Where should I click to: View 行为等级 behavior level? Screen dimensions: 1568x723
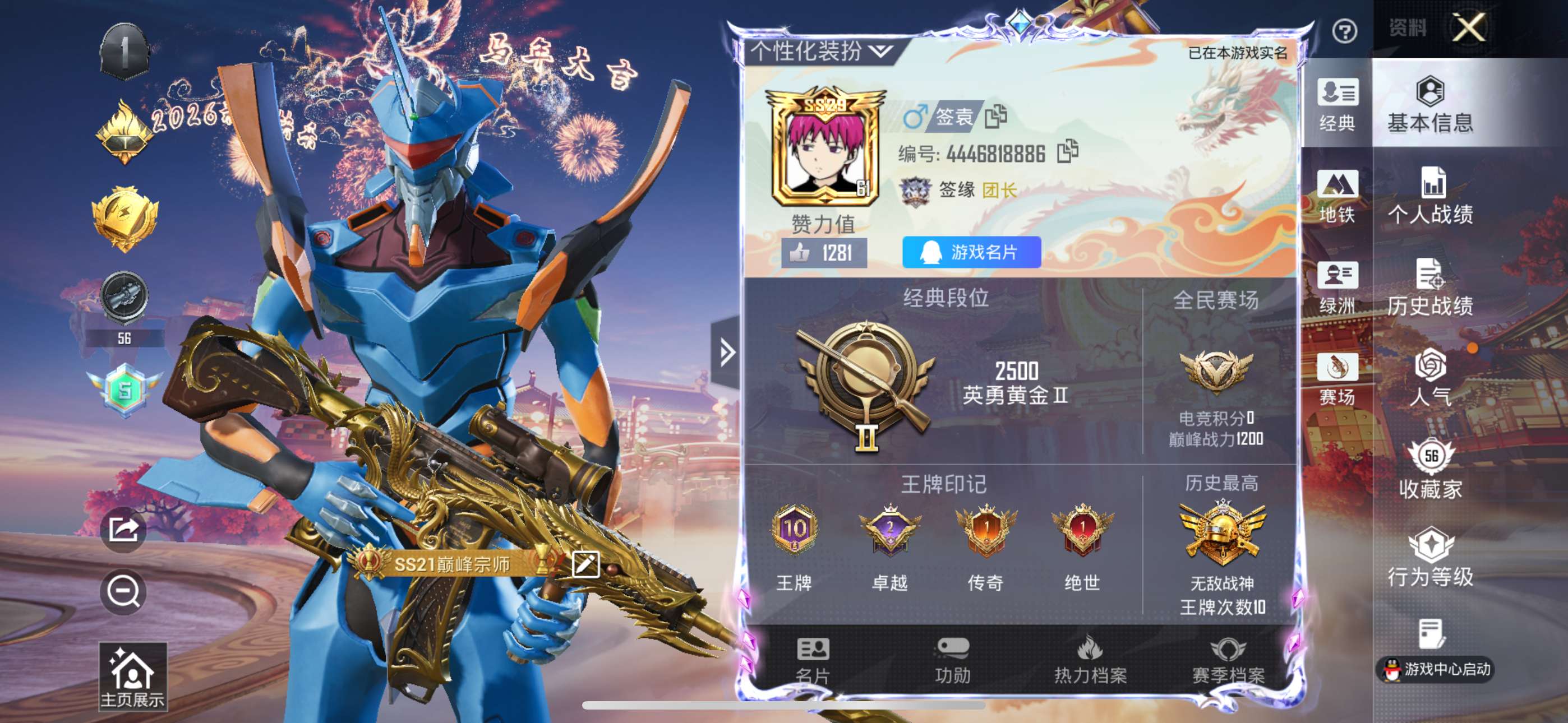coord(1431,558)
